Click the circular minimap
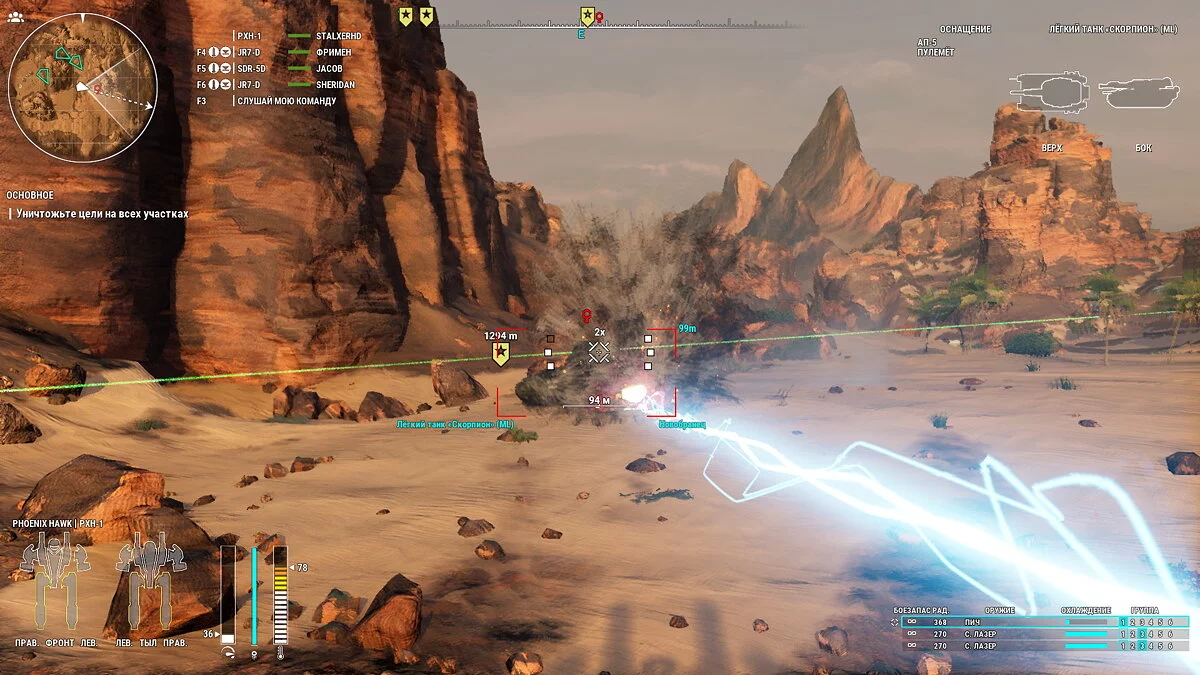Image resolution: width=1200 pixels, height=675 pixels. pyautogui.click(x=83, y=88)
